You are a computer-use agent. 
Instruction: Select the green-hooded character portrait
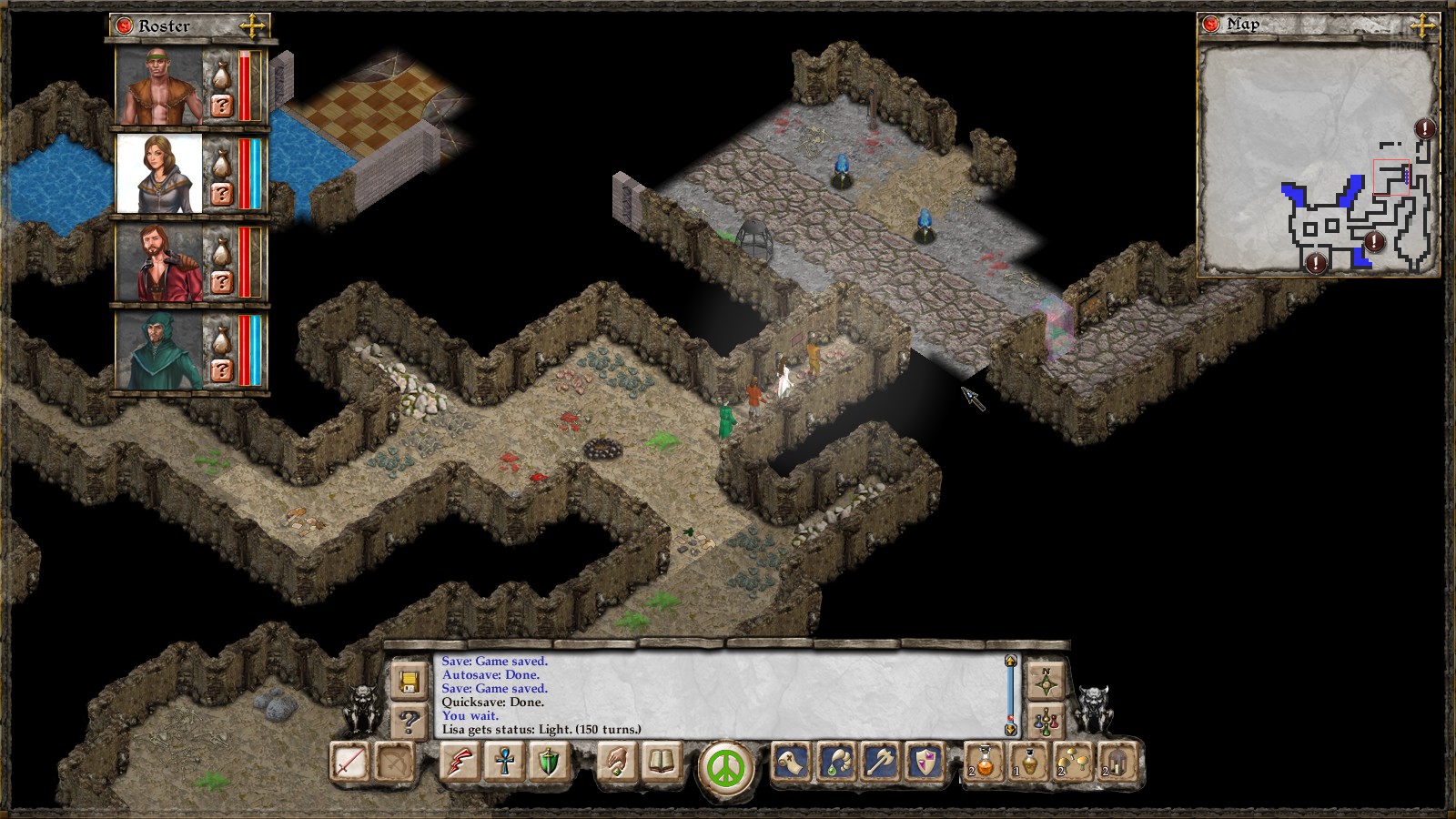tap(159, 350)
